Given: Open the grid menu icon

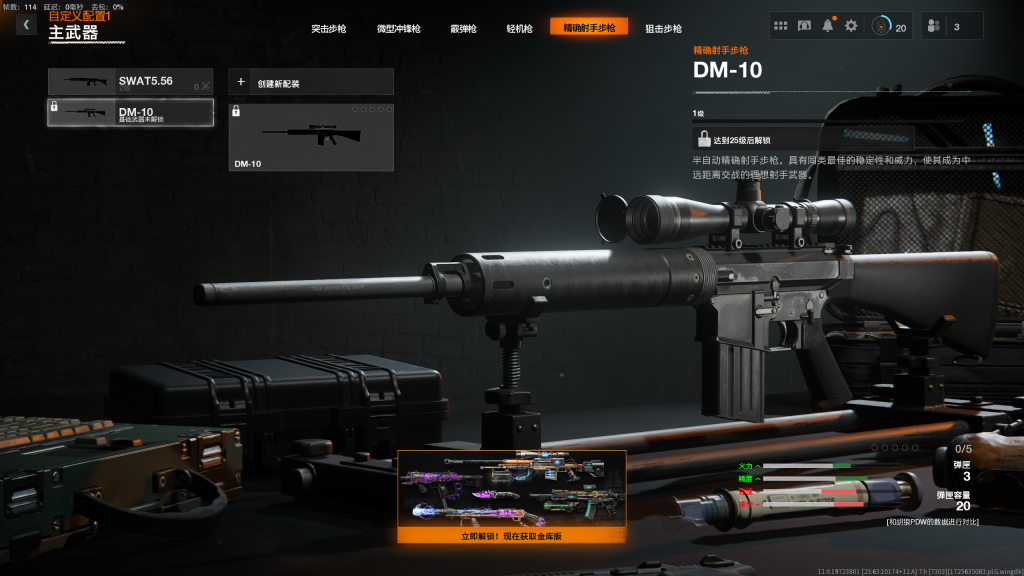Looking at the screenshot, I should click(x=781, y=26).
